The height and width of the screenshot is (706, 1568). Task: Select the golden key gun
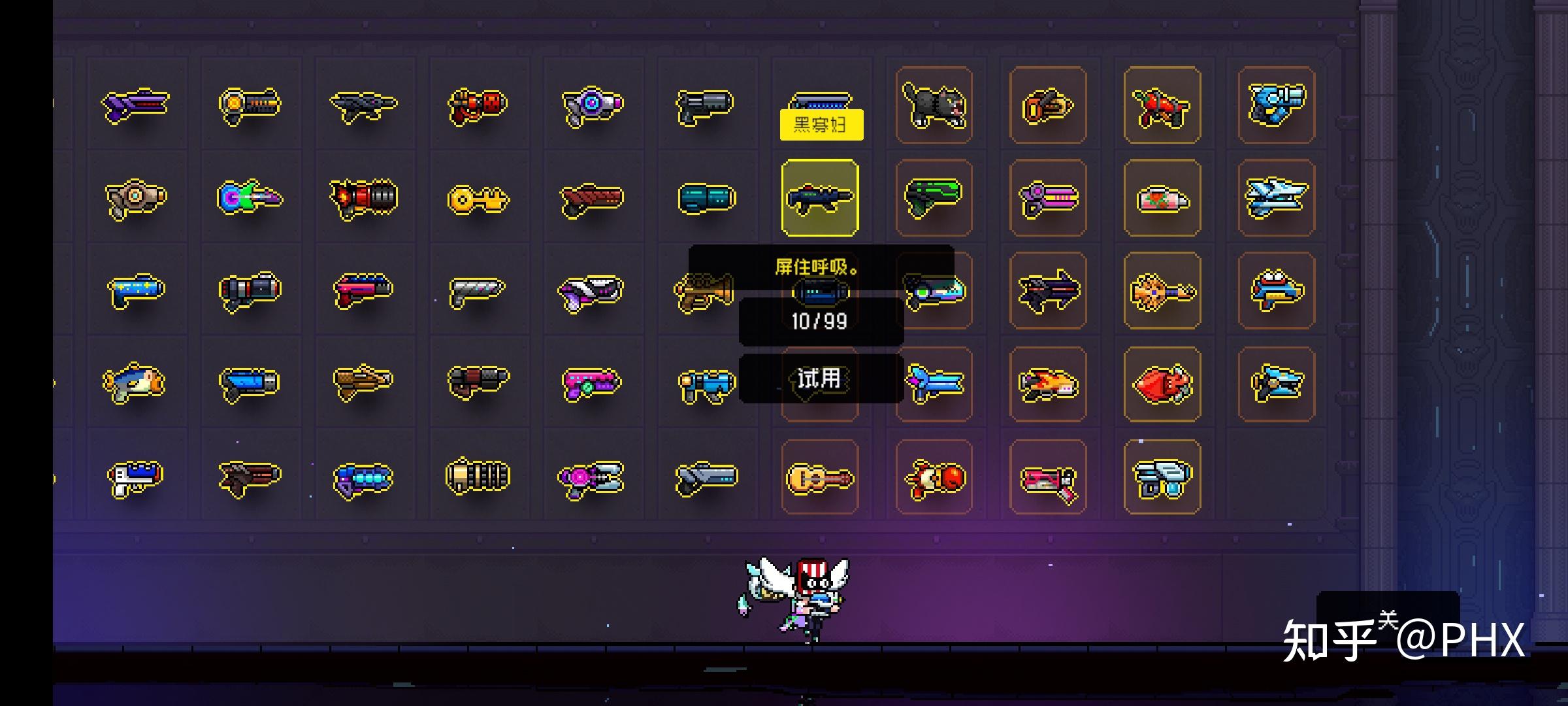click(x=478, y=199)
